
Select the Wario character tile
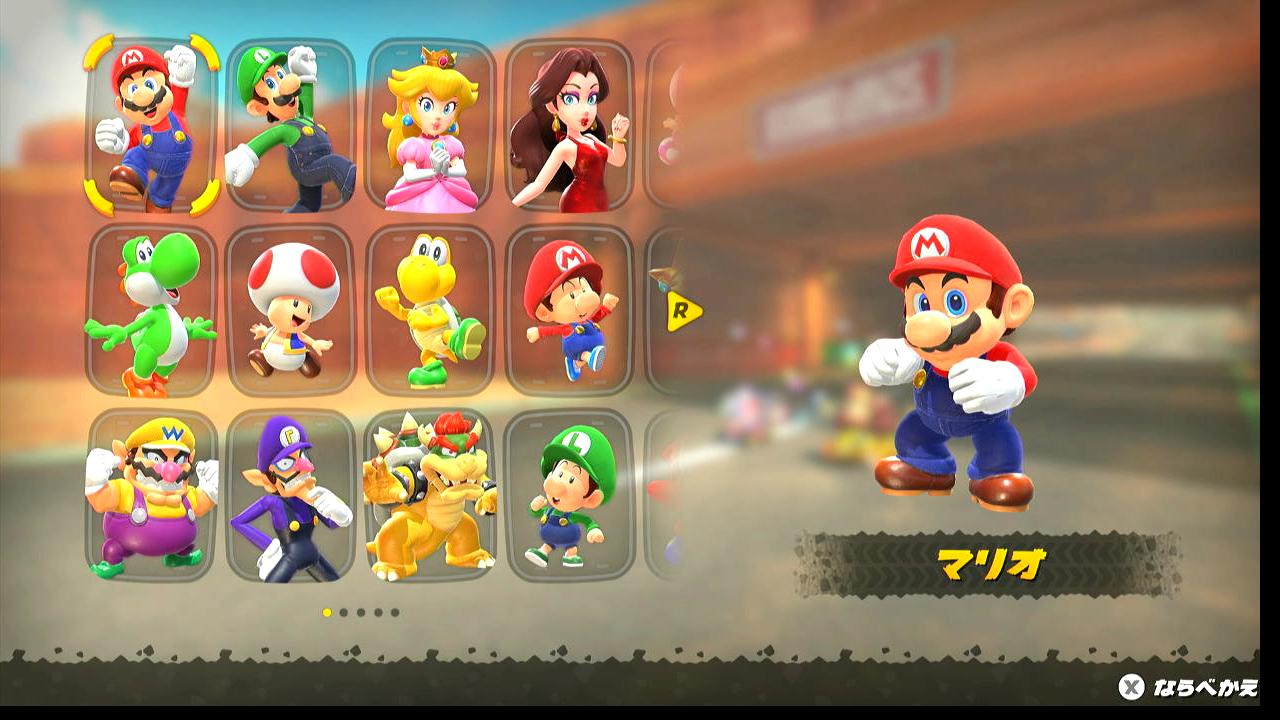point(151,495)
